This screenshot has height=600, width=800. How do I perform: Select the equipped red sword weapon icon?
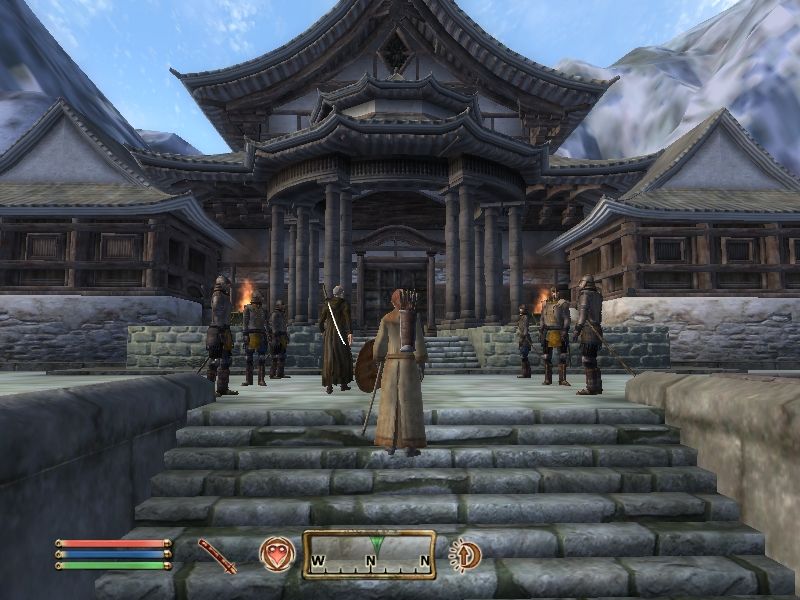217,555
